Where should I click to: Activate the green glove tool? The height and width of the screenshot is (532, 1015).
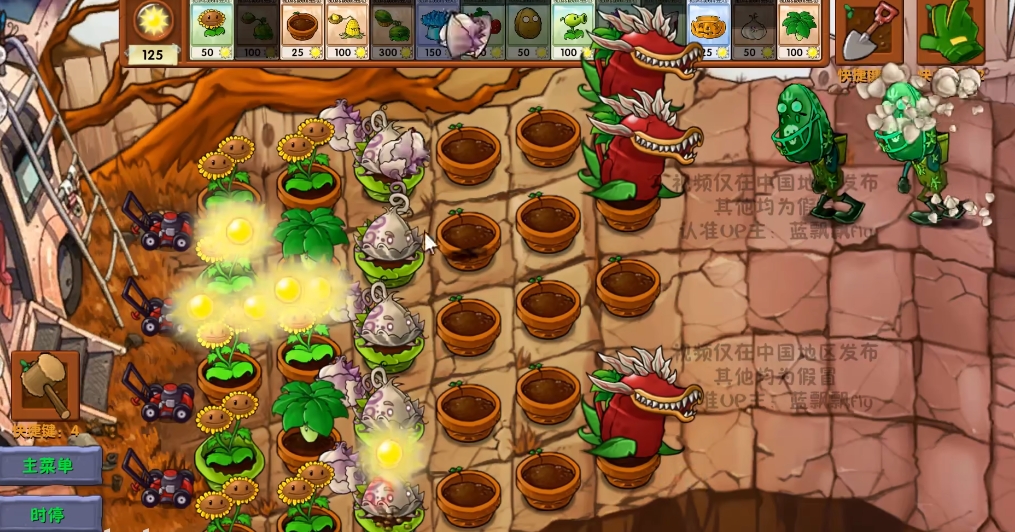click(x=948, y=33)
